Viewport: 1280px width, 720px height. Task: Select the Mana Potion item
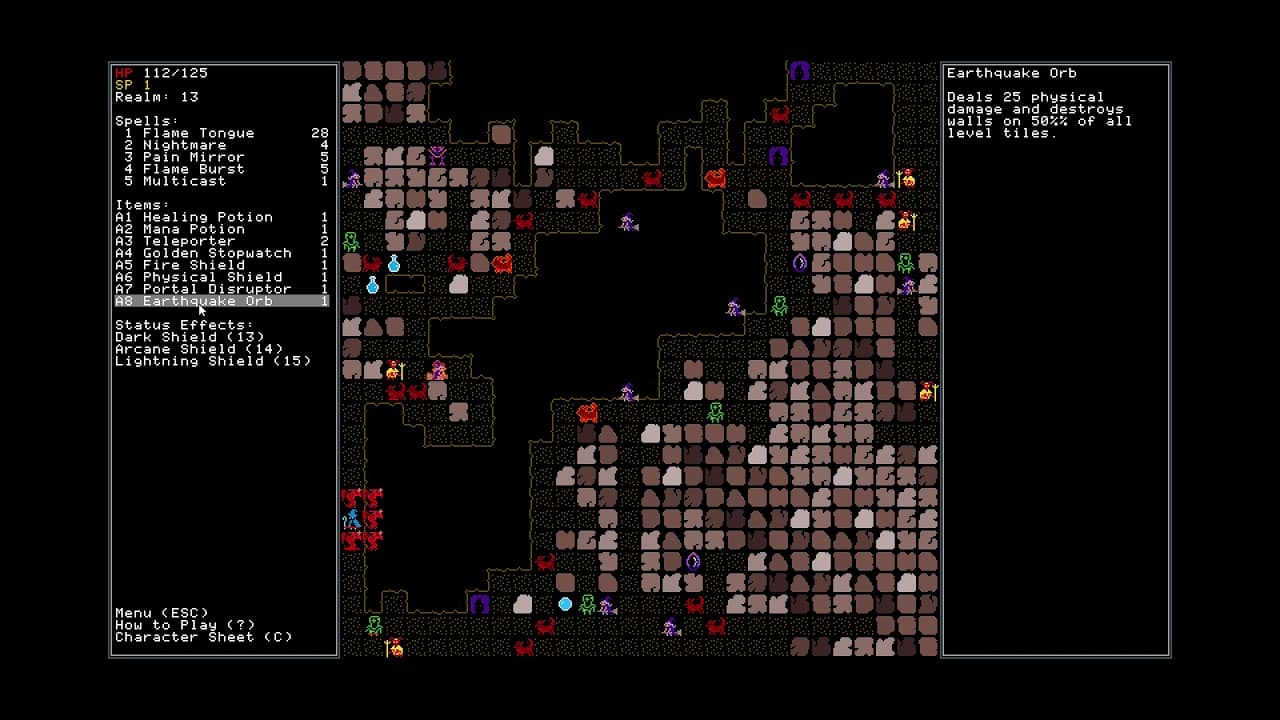pos(193,229)
